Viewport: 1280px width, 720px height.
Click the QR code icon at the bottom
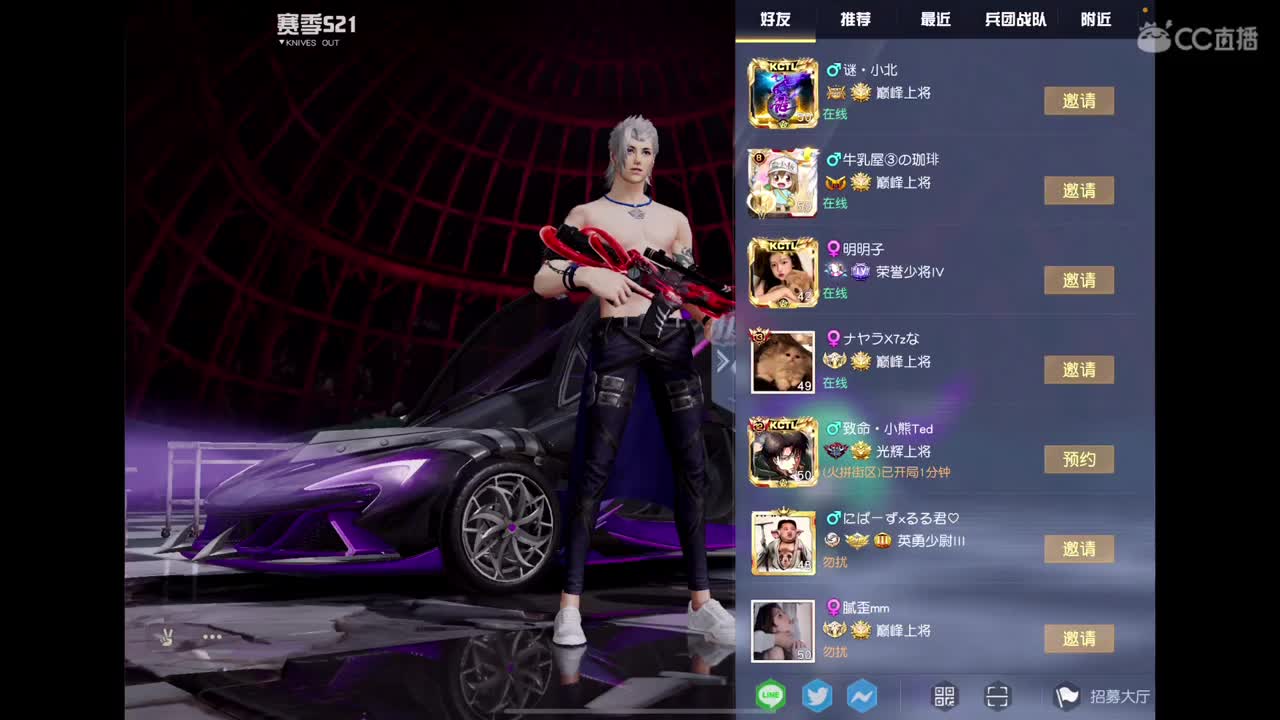click(x=942, y=696)
